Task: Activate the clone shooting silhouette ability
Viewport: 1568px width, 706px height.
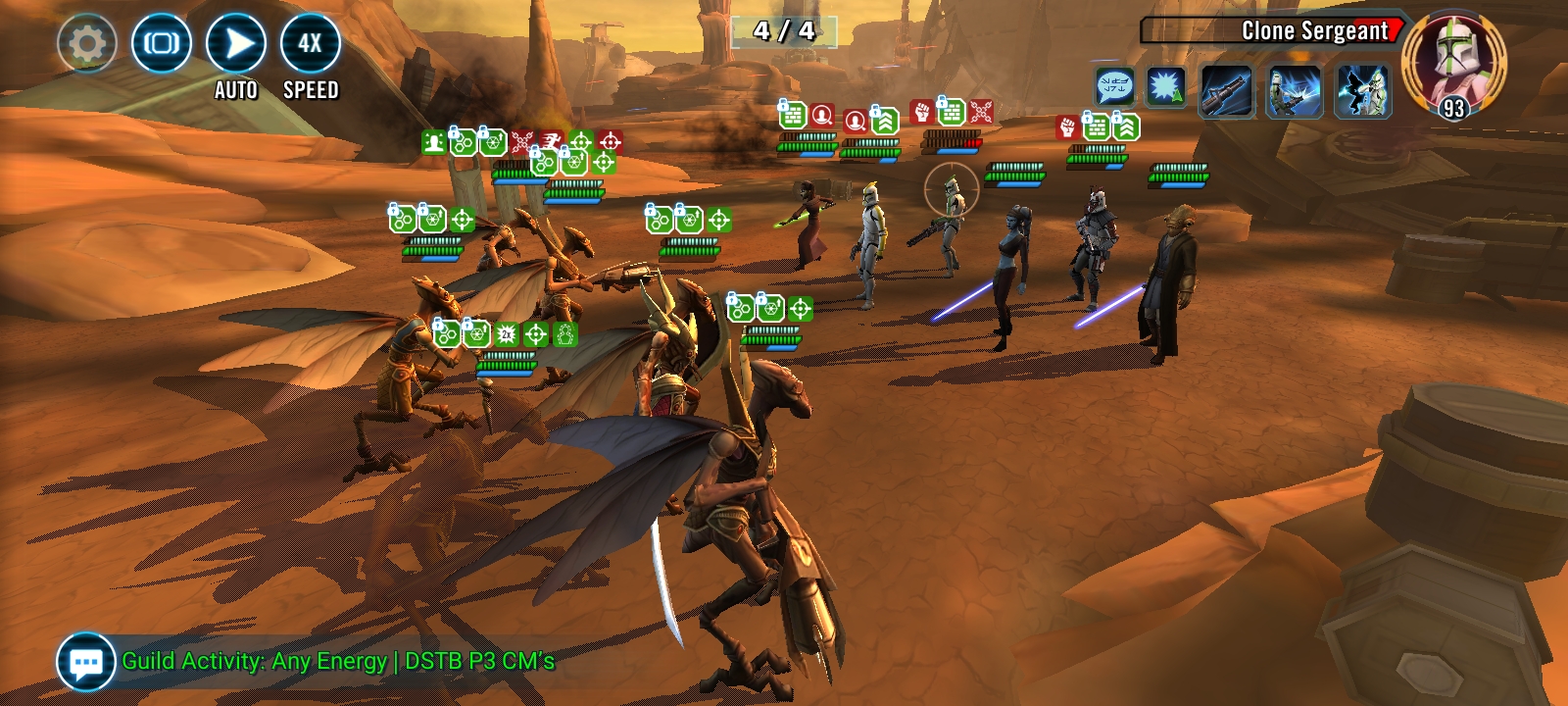Action: (1362, 92)
